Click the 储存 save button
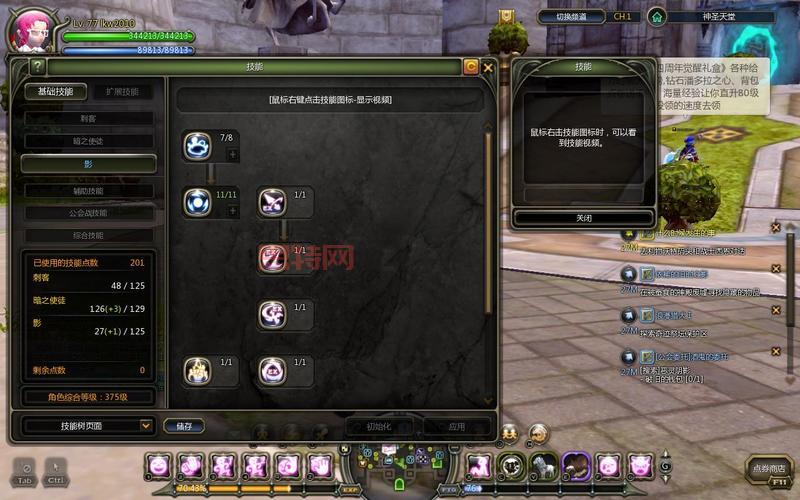The height and width of the screenshot is (500, 800). click(x=183, y=425)
